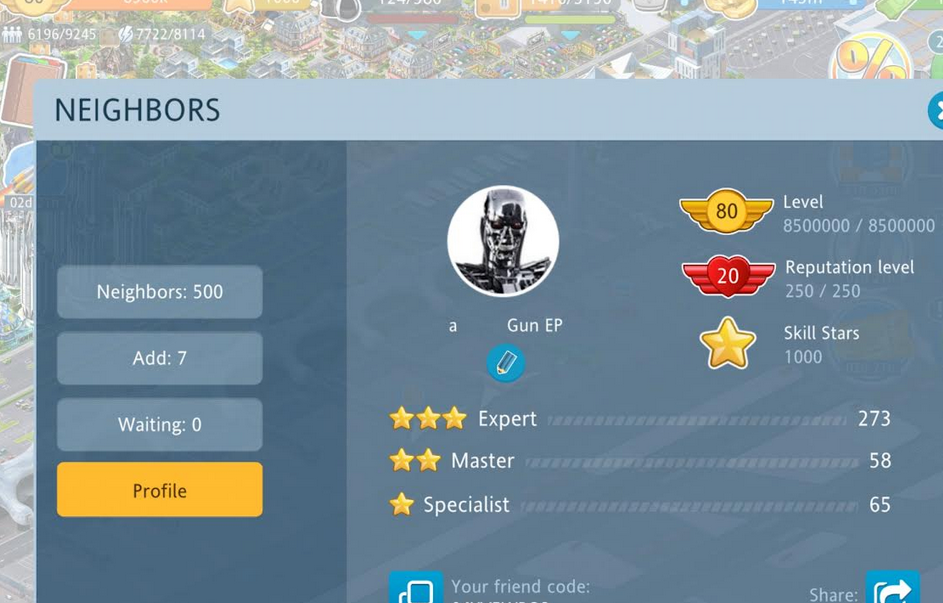
Task: Switch to the Profile tab
Action: (160, 490)
